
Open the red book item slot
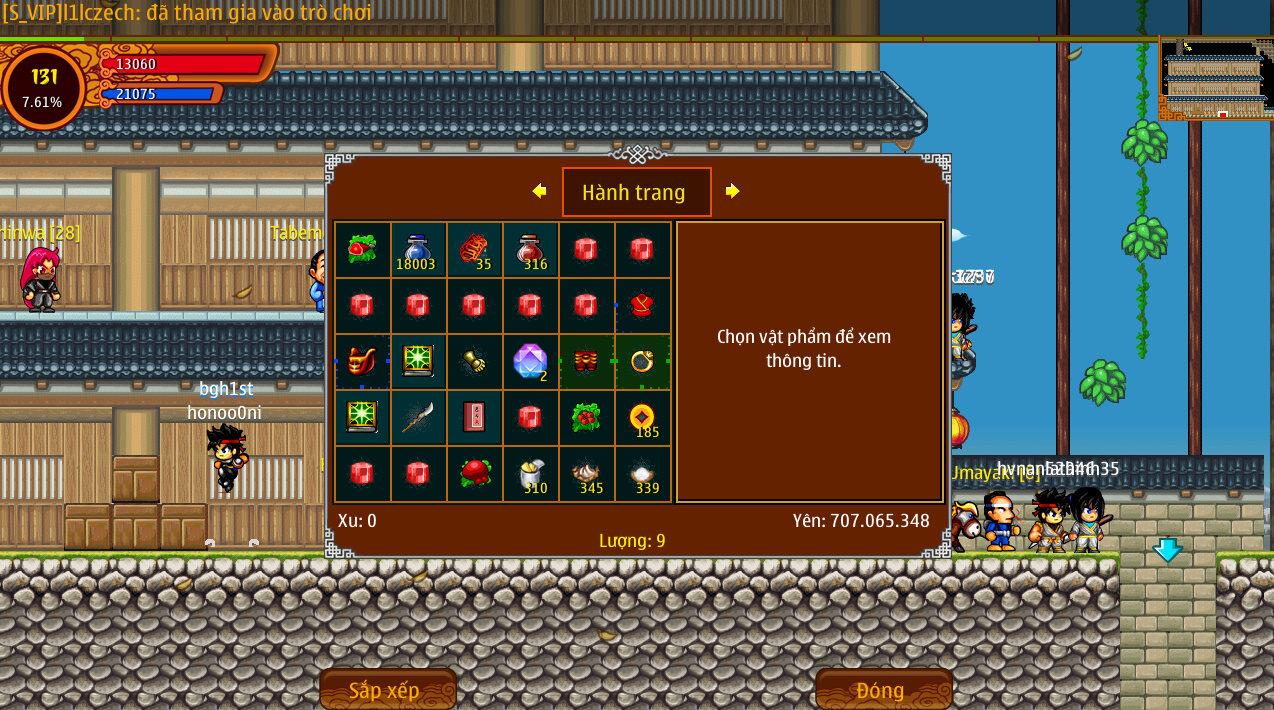pyautogui.click(x=474, y=418)
